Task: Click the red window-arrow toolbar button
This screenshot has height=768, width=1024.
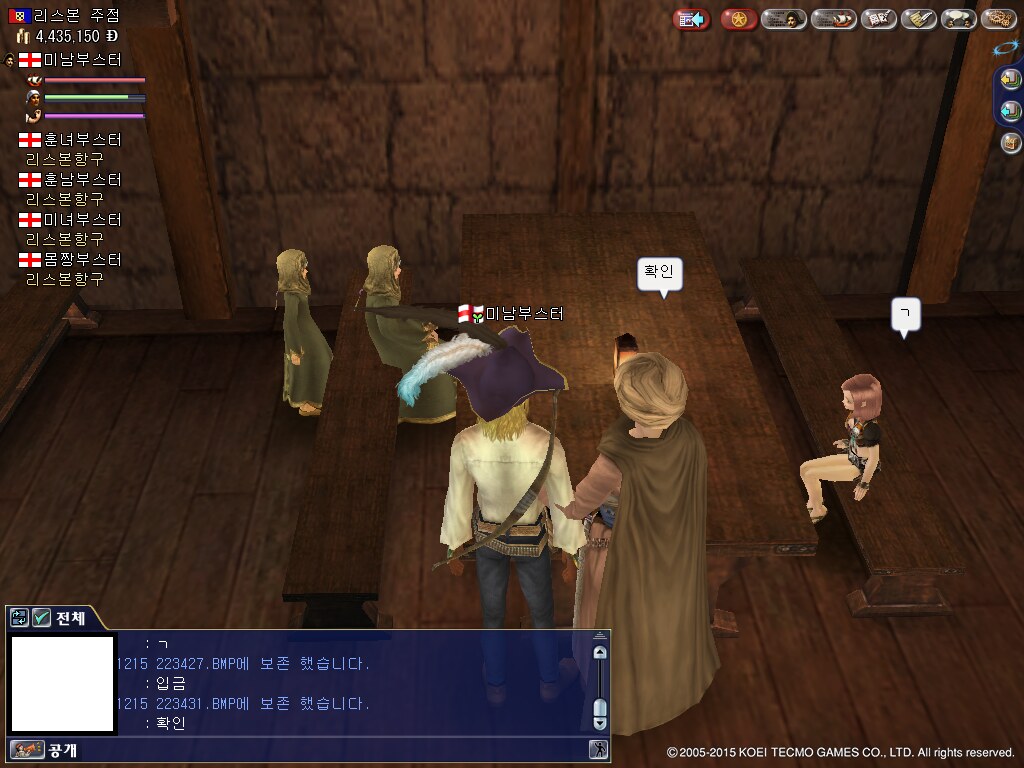Action: click(x=691, y=19)
